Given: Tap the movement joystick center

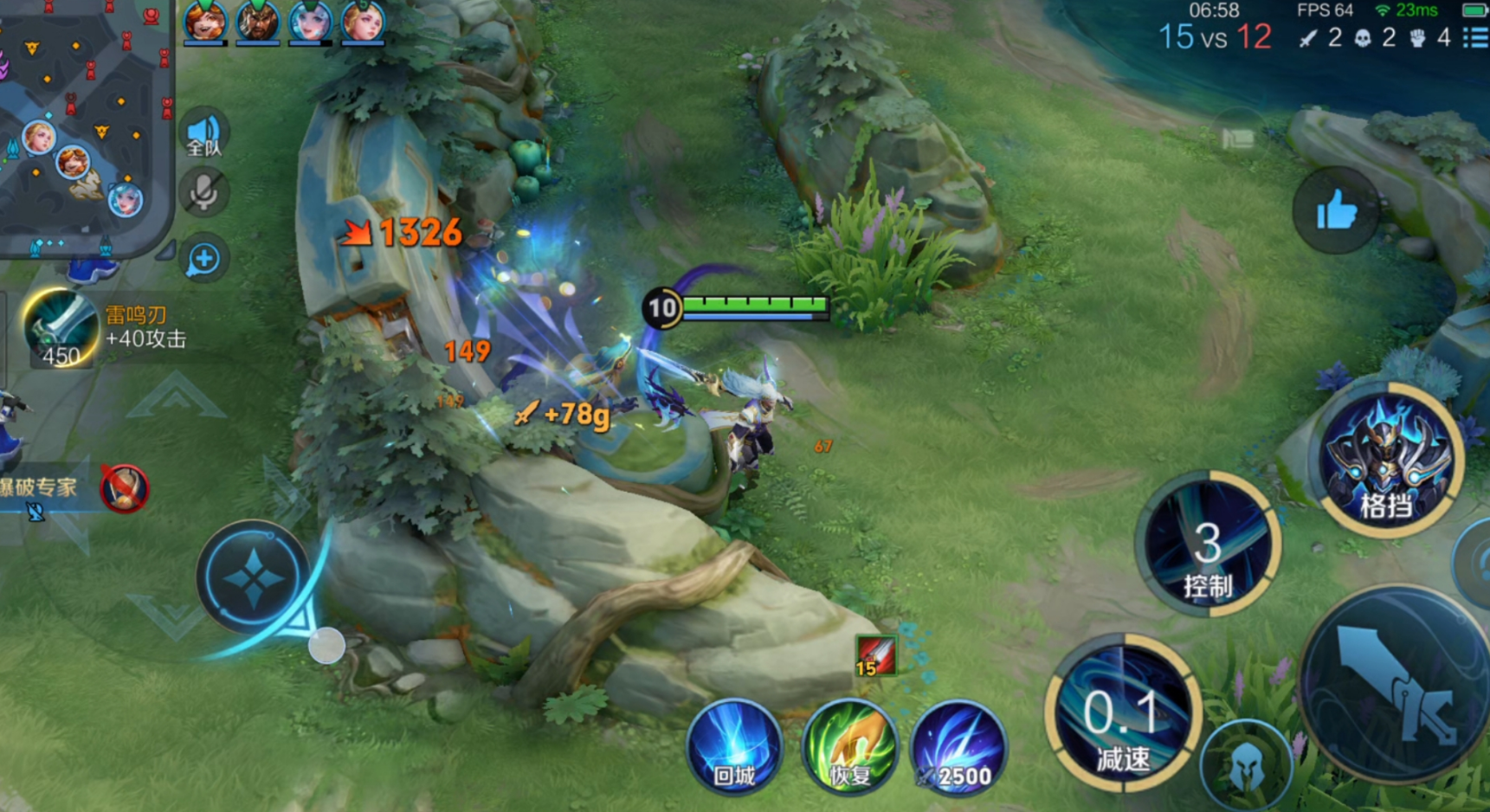Looking at the screenshot, I should pos(253,578).
